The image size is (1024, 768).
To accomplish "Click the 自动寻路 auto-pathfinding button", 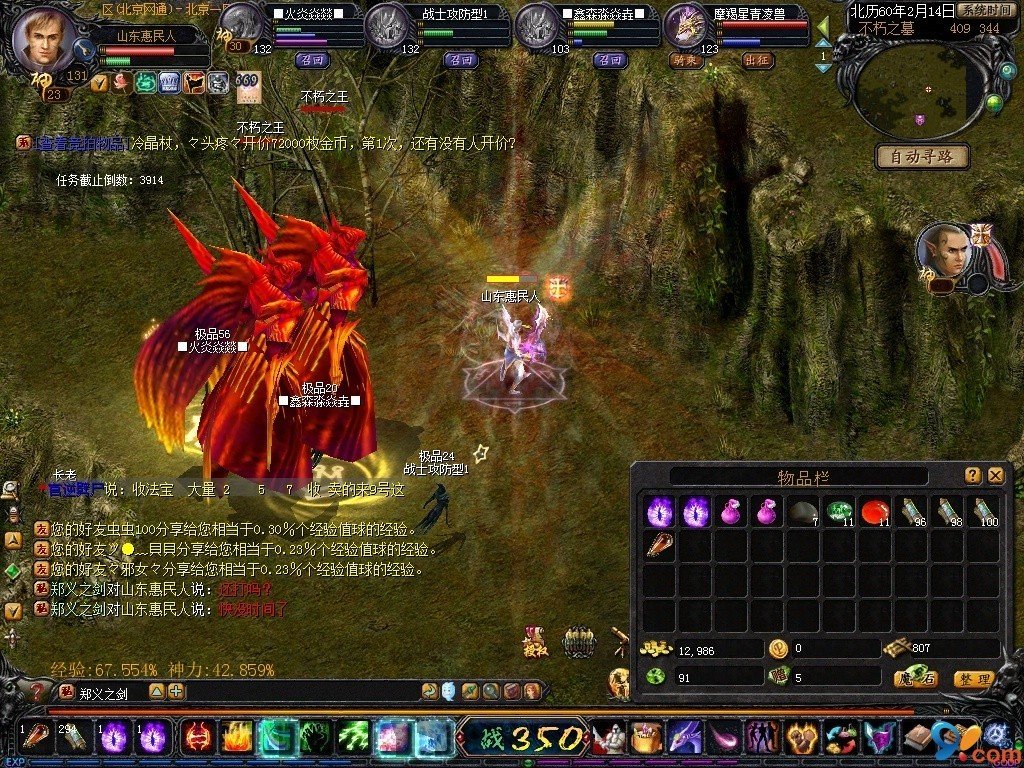I will pyautogui.click(x=922, y=156).
